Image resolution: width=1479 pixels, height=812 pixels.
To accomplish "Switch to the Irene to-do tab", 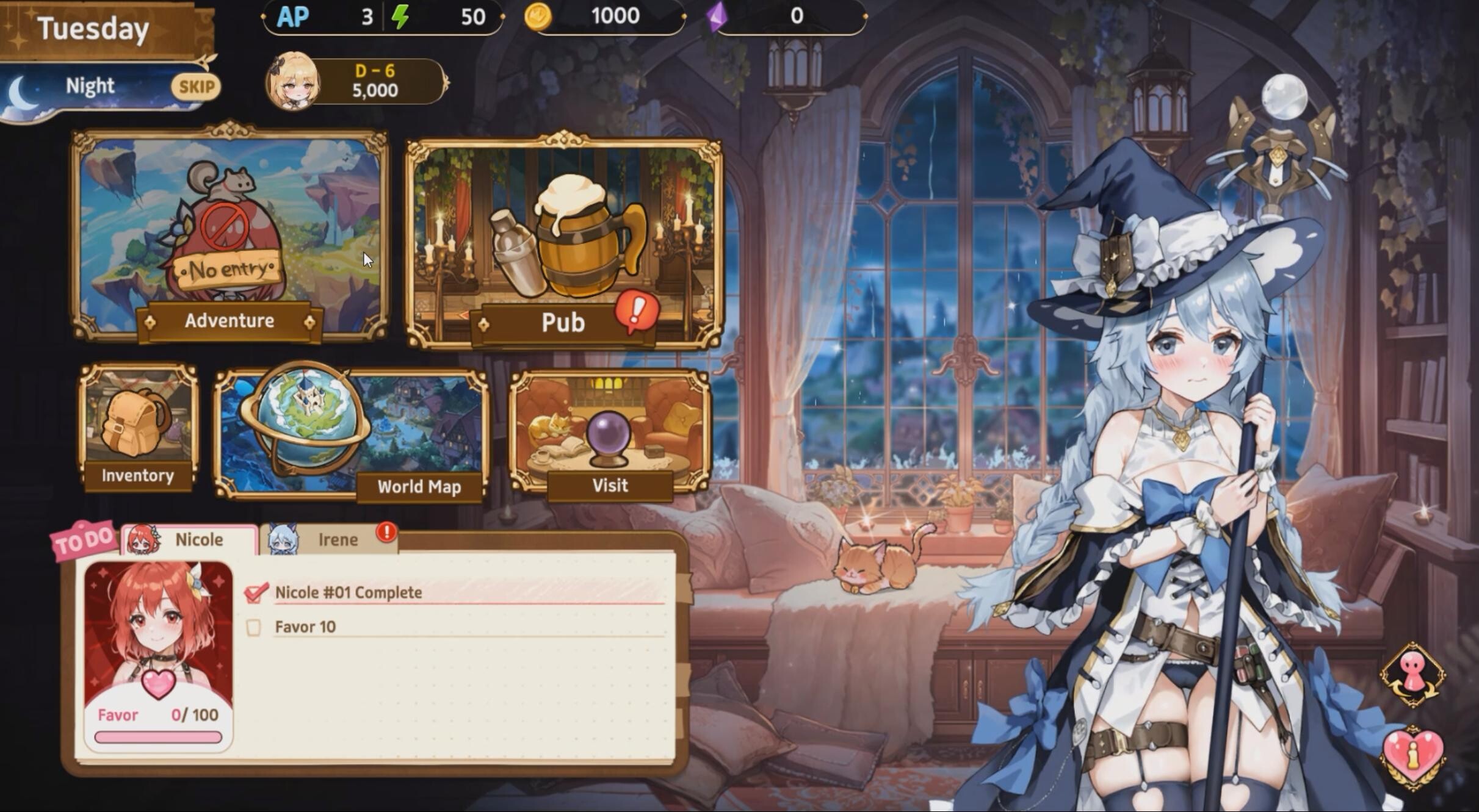I will pyautogui.click(x=330, y=540).
